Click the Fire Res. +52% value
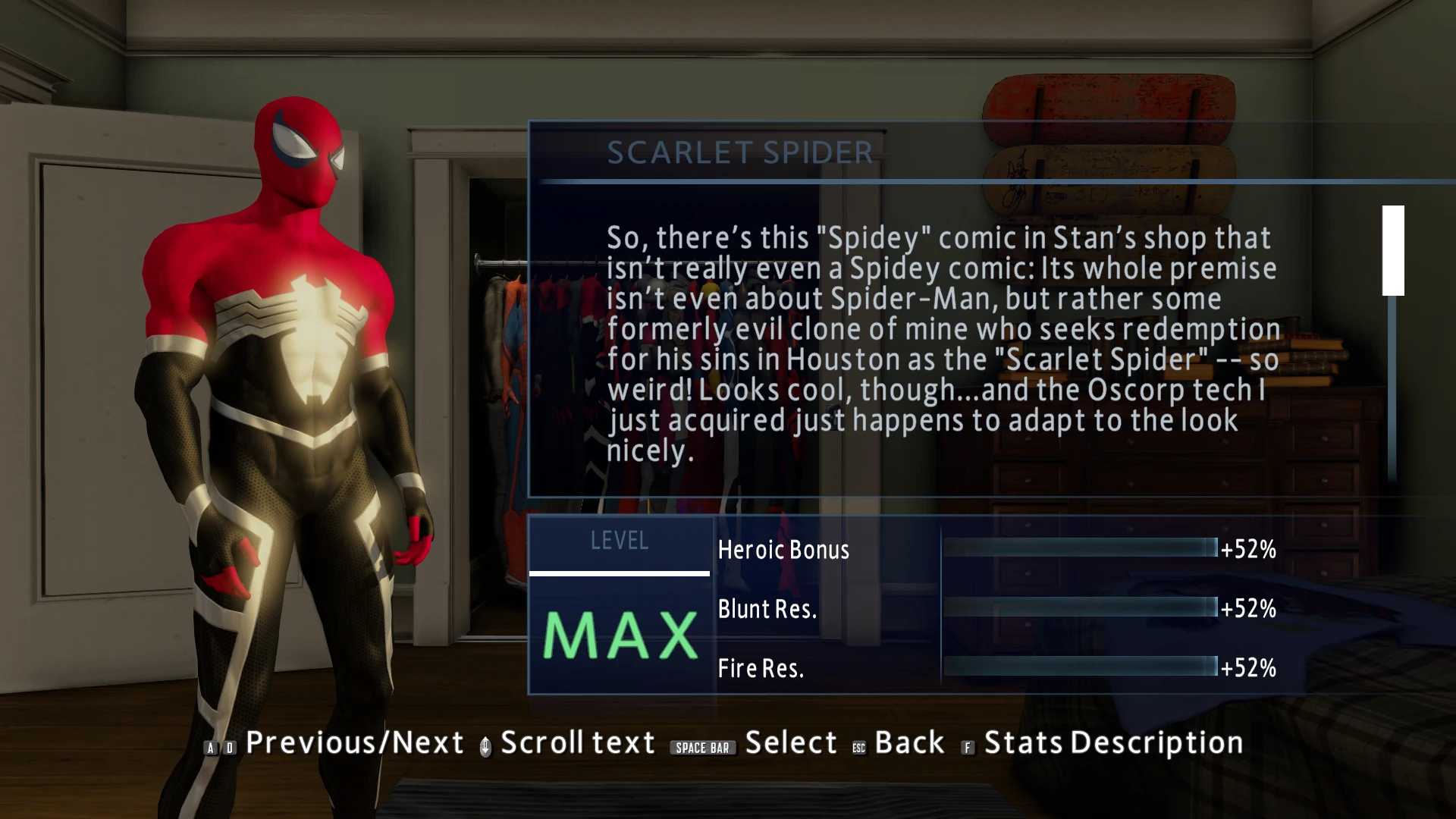Image resolution: width=1456 pixels, height=819 pixels. [x=1246, y=668]
